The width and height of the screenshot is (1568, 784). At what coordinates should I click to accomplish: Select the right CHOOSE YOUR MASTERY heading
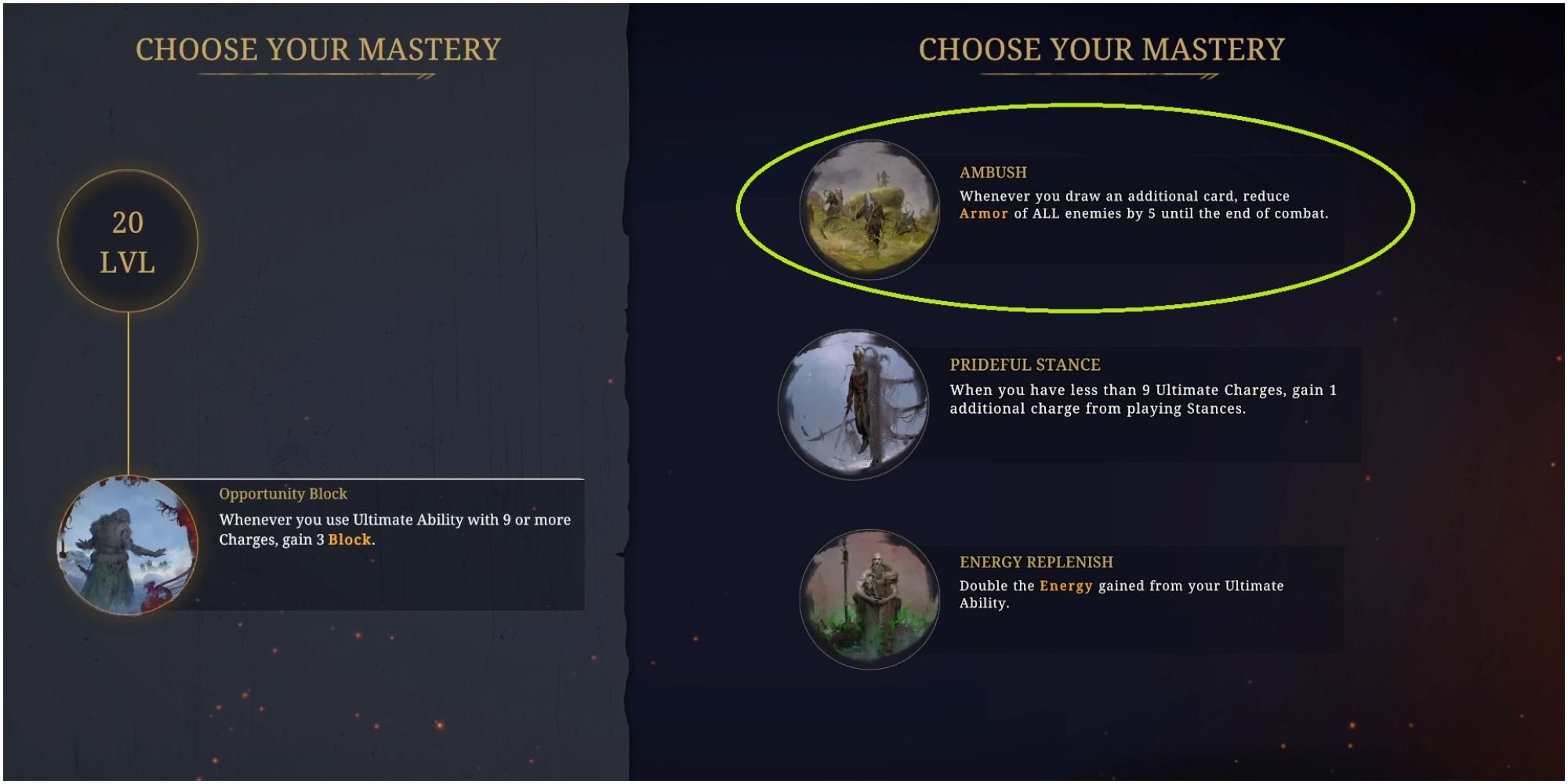1102,49
